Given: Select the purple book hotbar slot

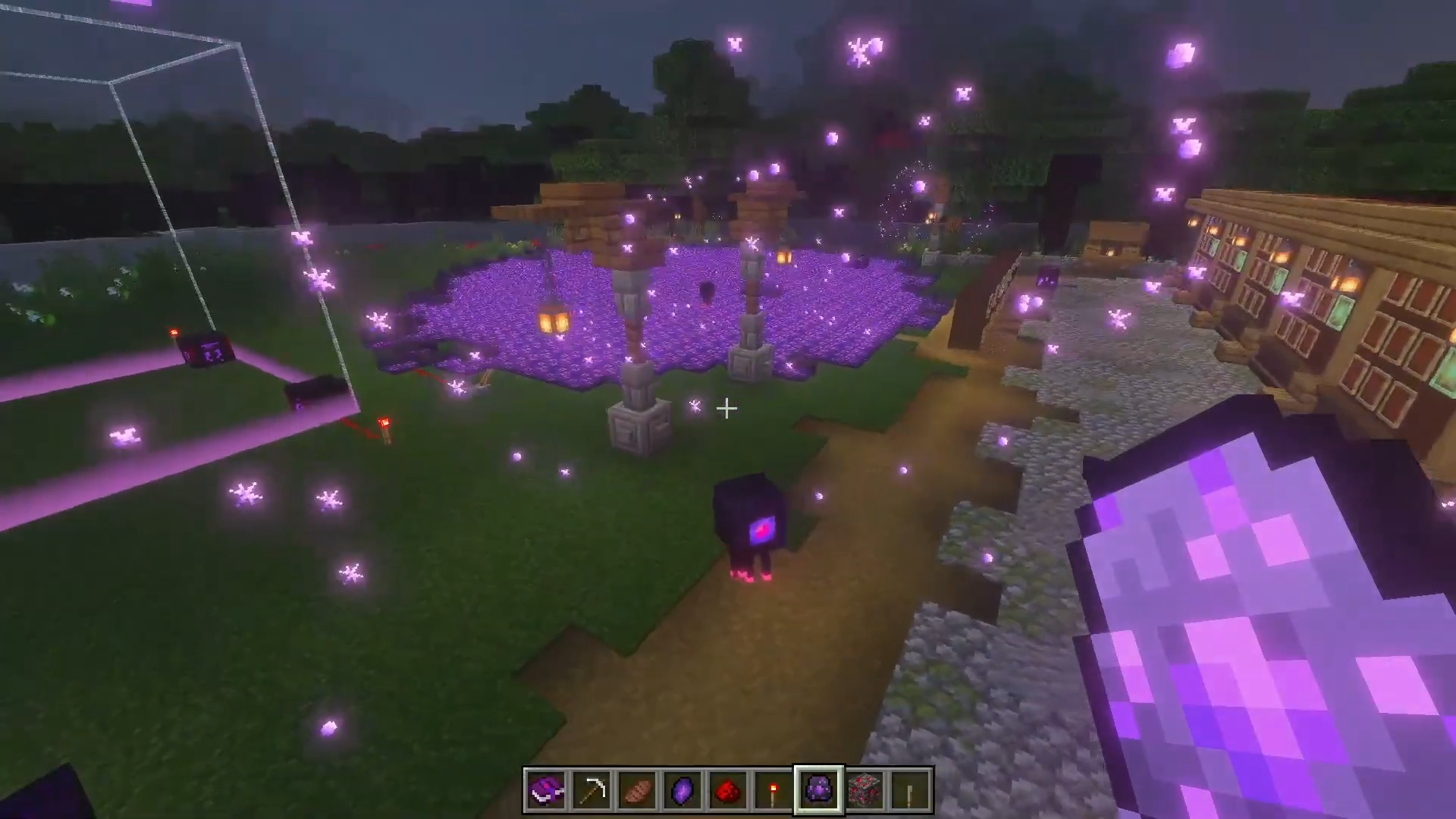Looking at the screenshot, I should point(546,791).
